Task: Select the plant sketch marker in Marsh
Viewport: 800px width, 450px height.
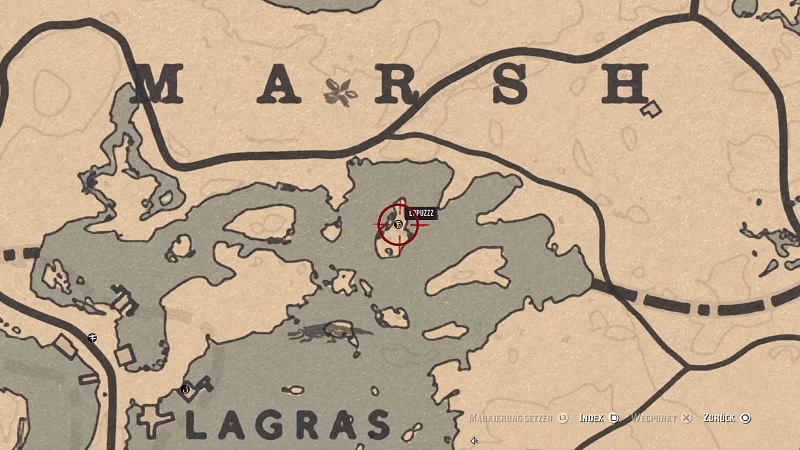Action: 341,92
